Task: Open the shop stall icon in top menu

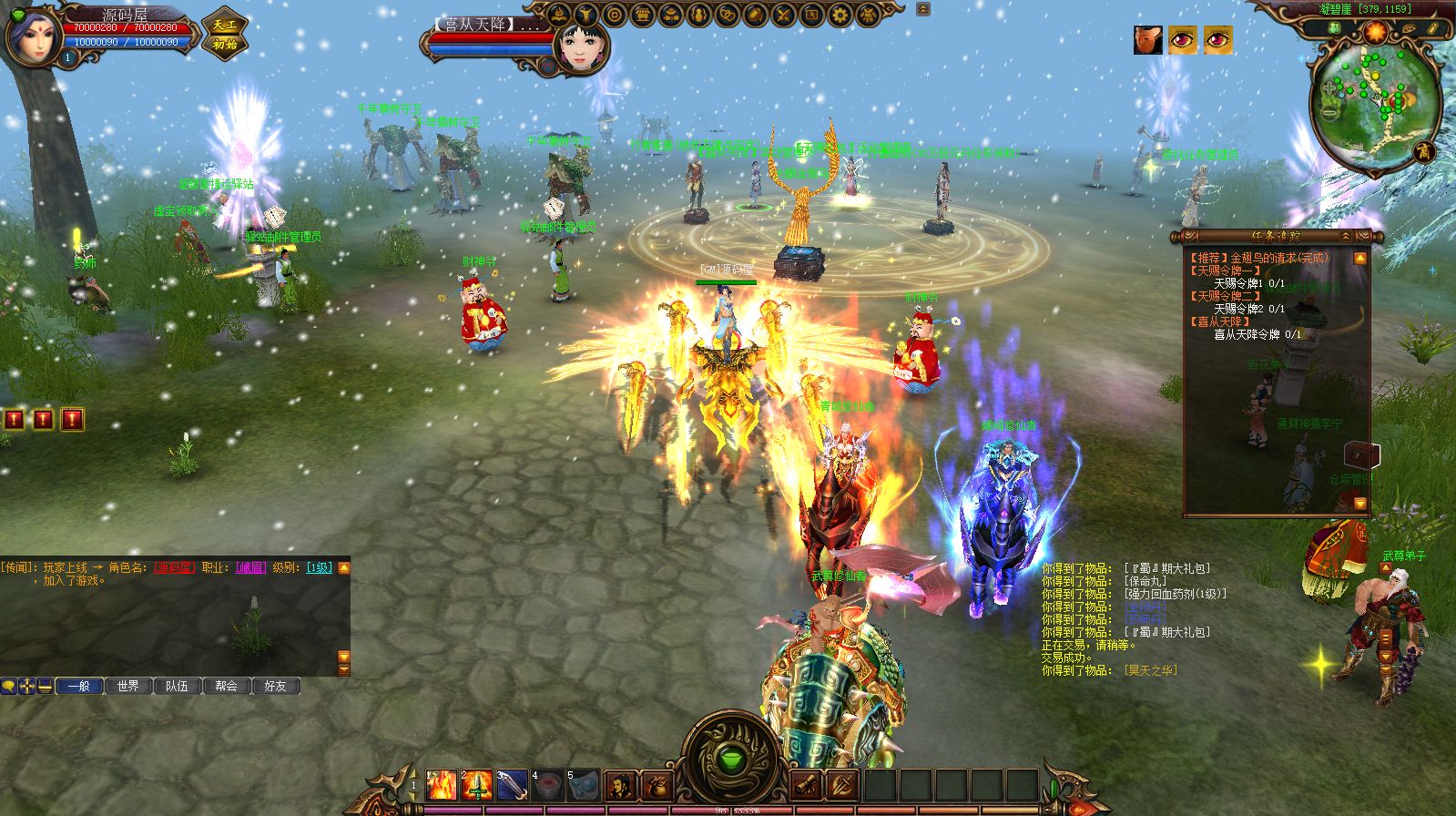Action: point(642,15)
